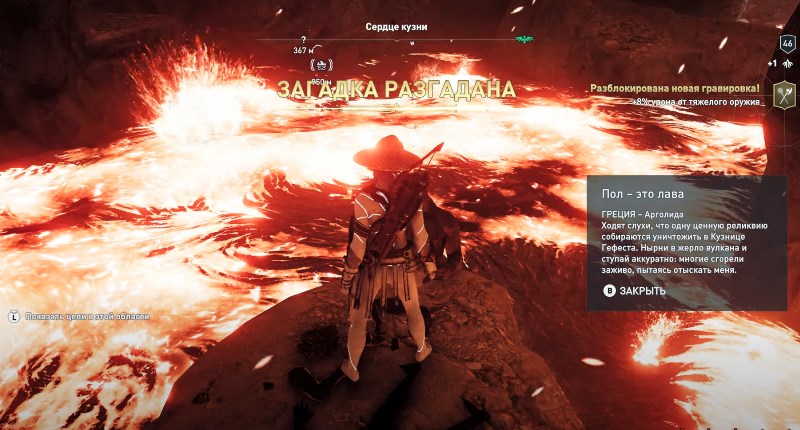Open the "Разблокирована новая гравировка!" notification
Screen dimensions: 800x430
point(676,88)
